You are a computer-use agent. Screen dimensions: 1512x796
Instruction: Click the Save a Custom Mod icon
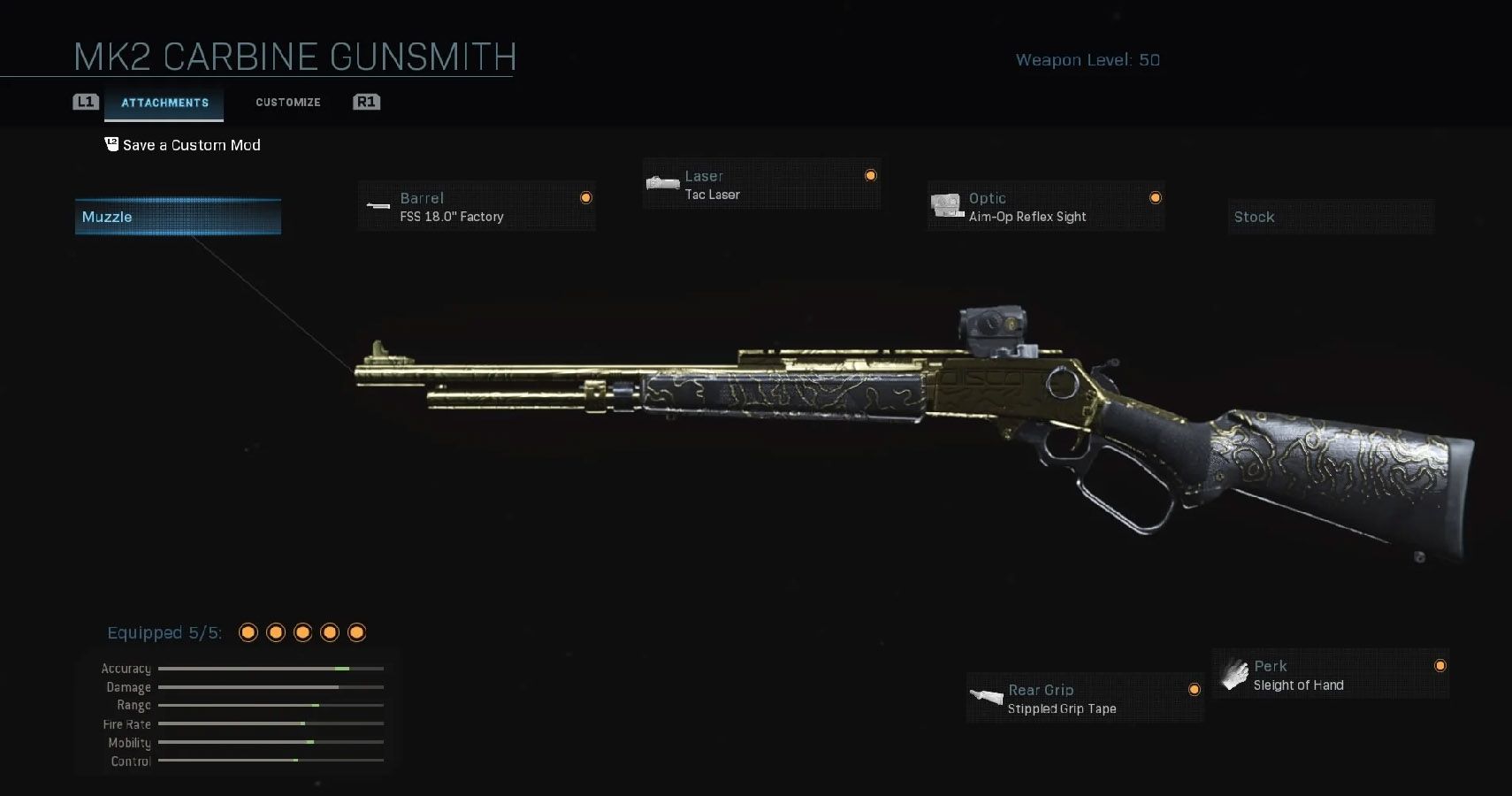111,144
